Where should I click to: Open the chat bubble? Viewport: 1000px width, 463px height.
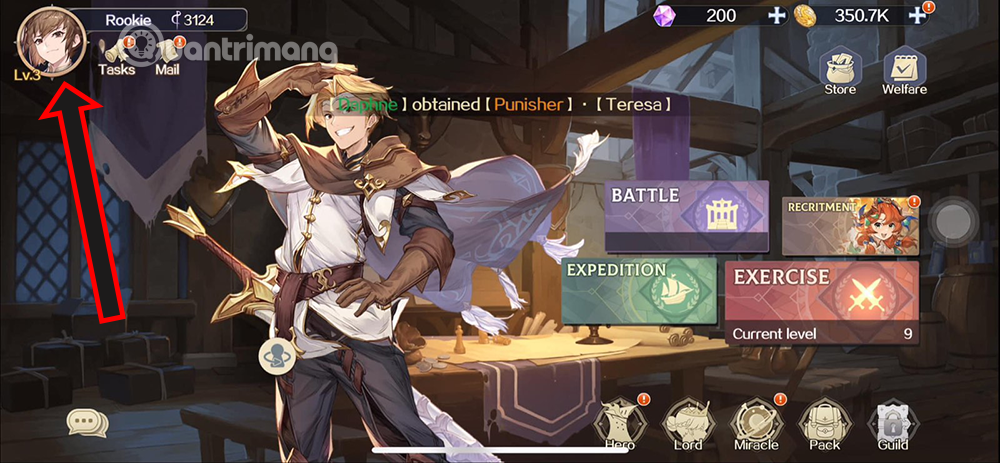pos(87,423)
